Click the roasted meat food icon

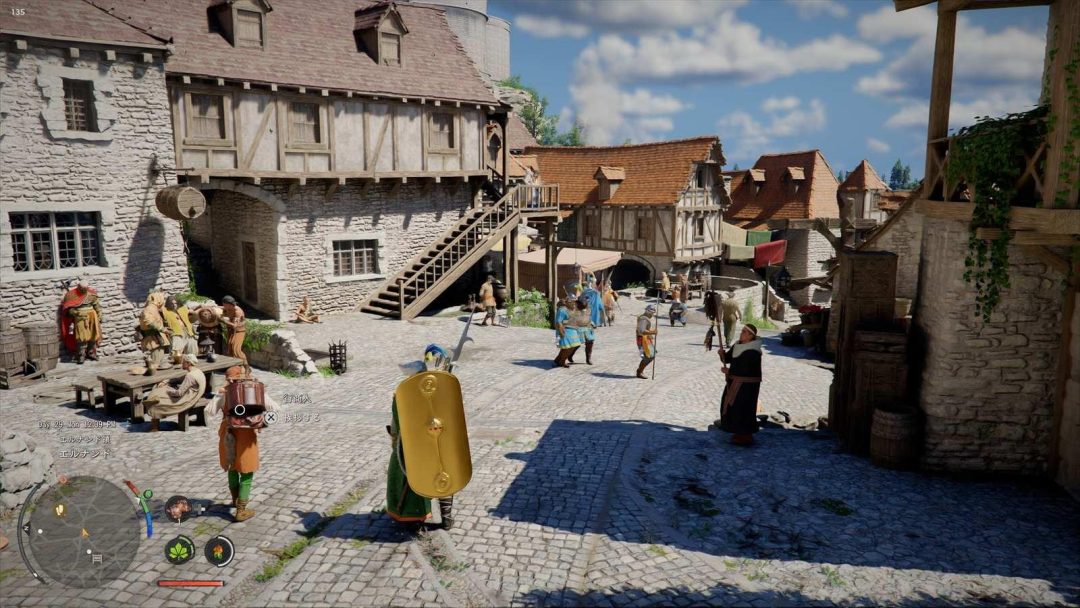178,508
